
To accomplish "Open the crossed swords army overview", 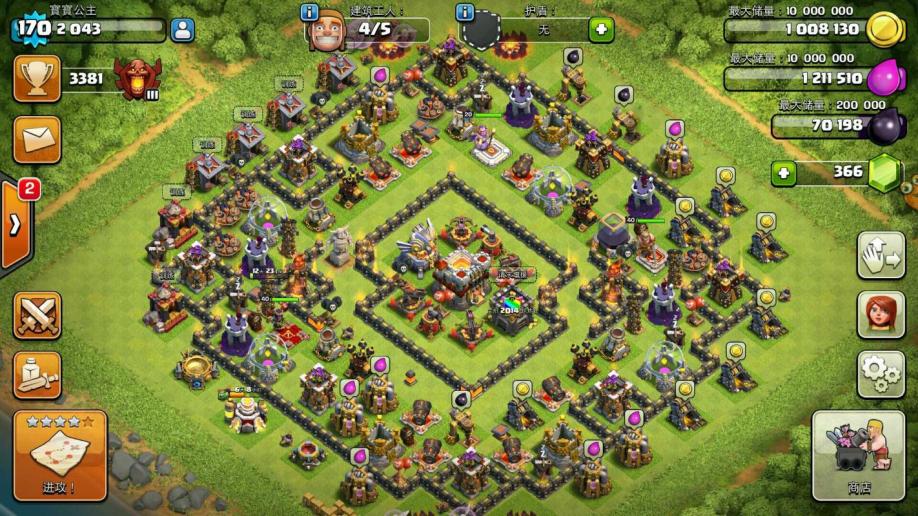I will (x=37, y=316).
